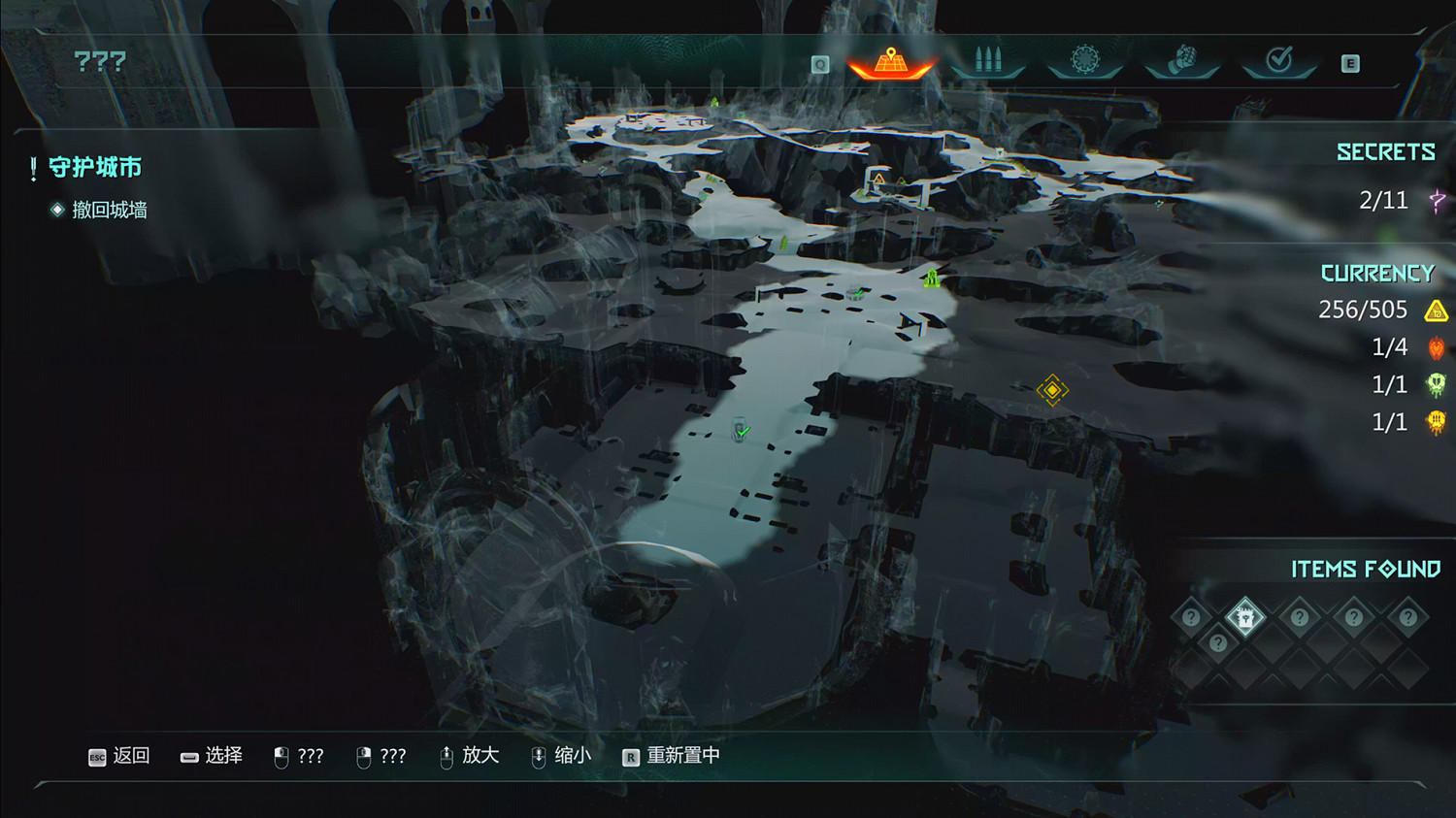Click the 返回 back button
Image resolution: width=1456 pixels, height=818 pixels.
pyautogui.click(x=119, y=756)
